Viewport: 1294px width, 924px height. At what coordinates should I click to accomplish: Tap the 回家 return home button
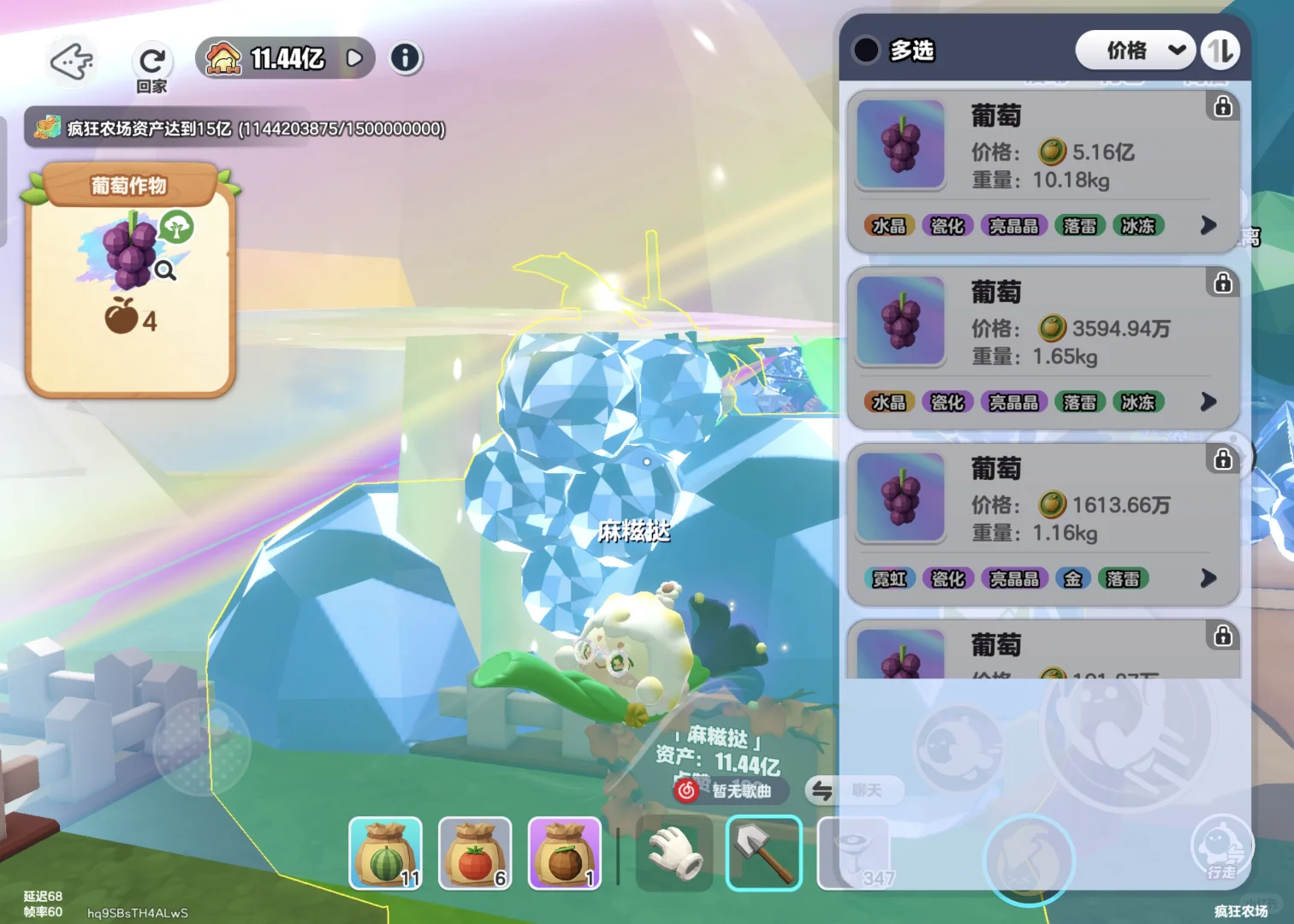[151, 64]
